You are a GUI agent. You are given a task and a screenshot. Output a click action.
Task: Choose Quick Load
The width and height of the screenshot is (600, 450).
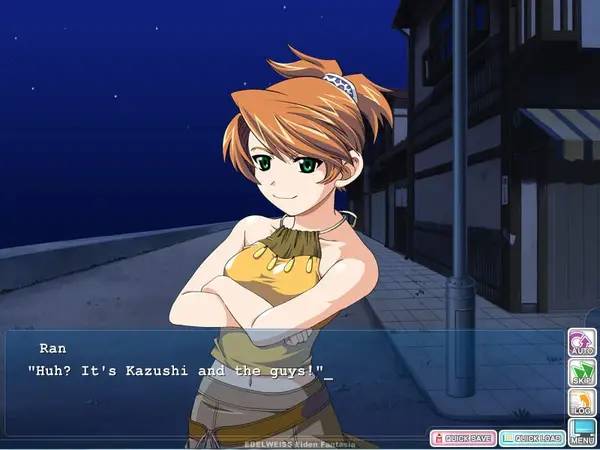531,437
